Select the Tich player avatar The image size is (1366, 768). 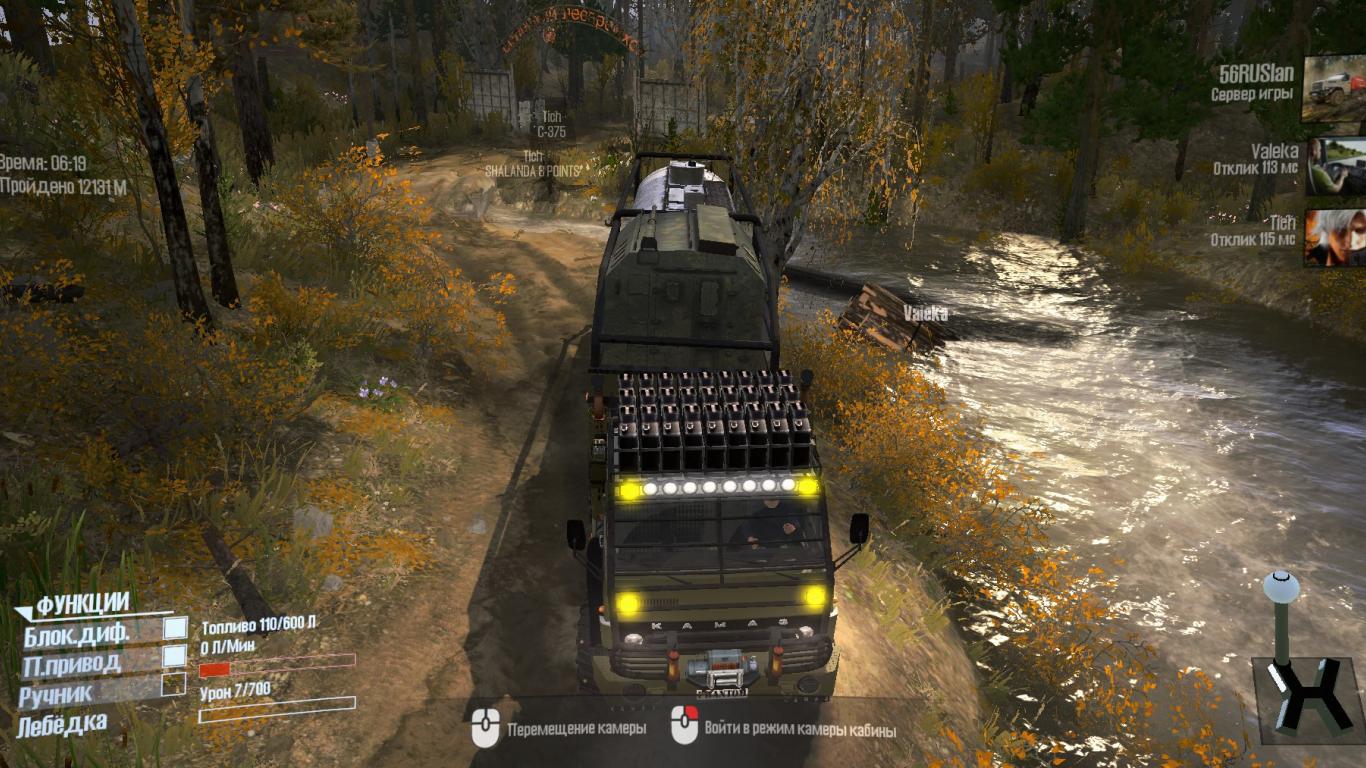(x=1335, y=237)
